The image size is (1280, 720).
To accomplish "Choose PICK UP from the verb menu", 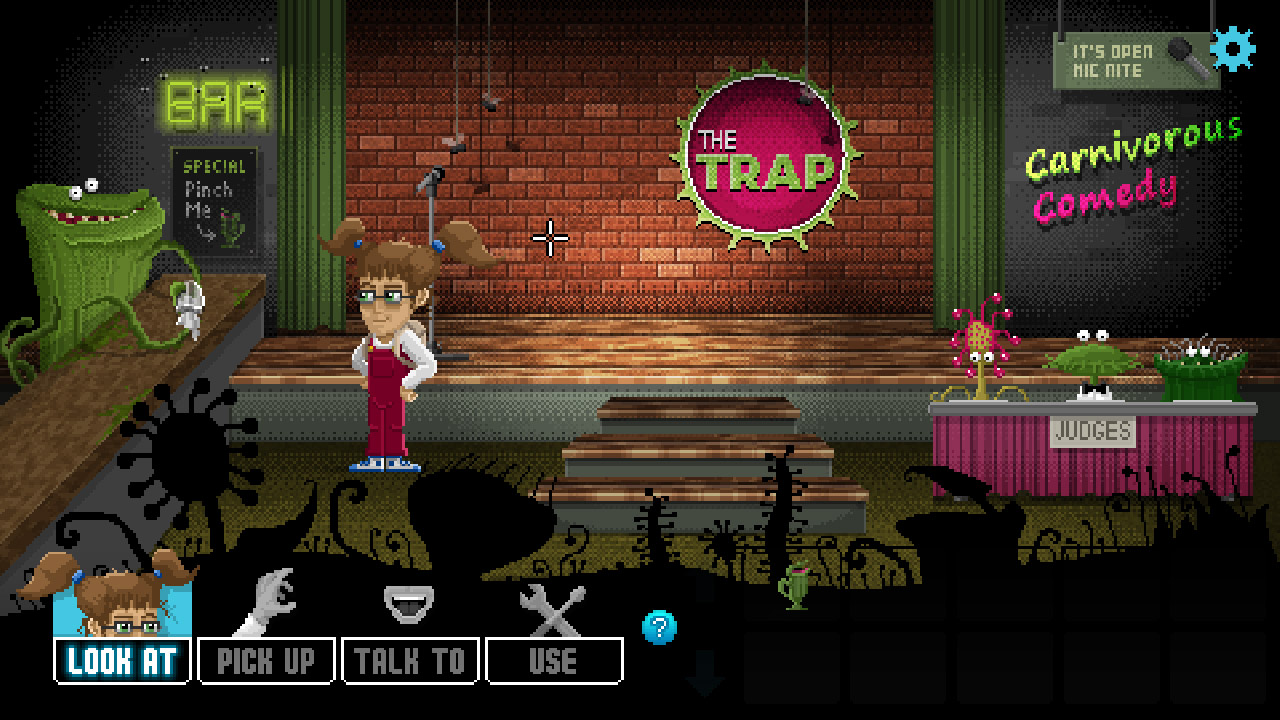I will 266,659.
